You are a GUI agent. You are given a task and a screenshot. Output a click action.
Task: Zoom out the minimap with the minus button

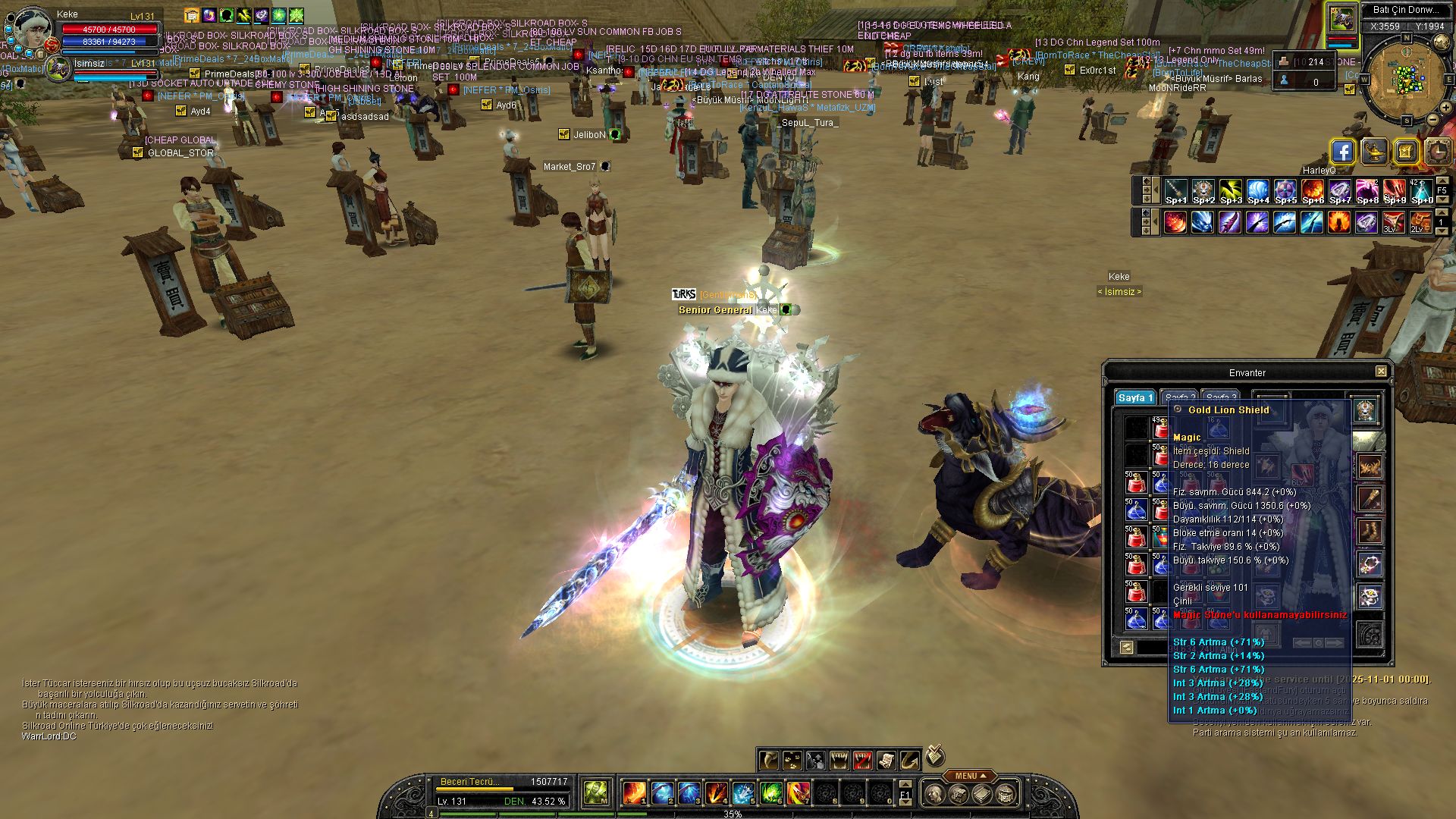pyautogui.click(x=1432, y=120)
